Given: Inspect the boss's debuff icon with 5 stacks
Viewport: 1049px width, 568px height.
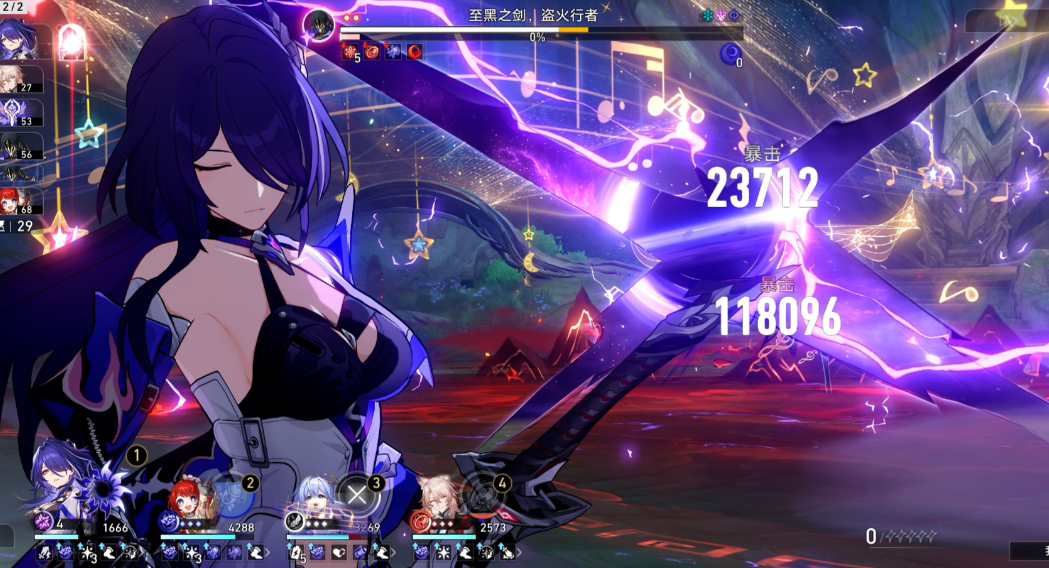Looking at the screenshot, I should (x=351, y=52).
